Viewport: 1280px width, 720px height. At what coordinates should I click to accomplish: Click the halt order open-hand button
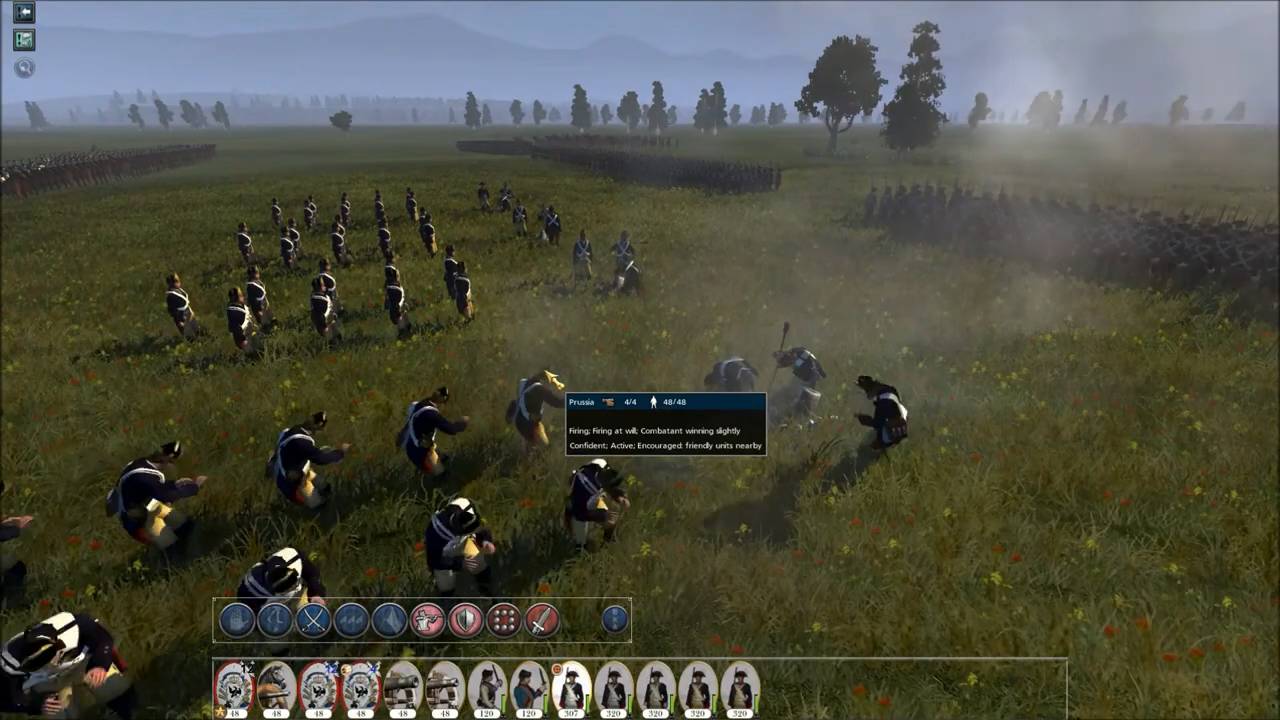coord(237,620)
